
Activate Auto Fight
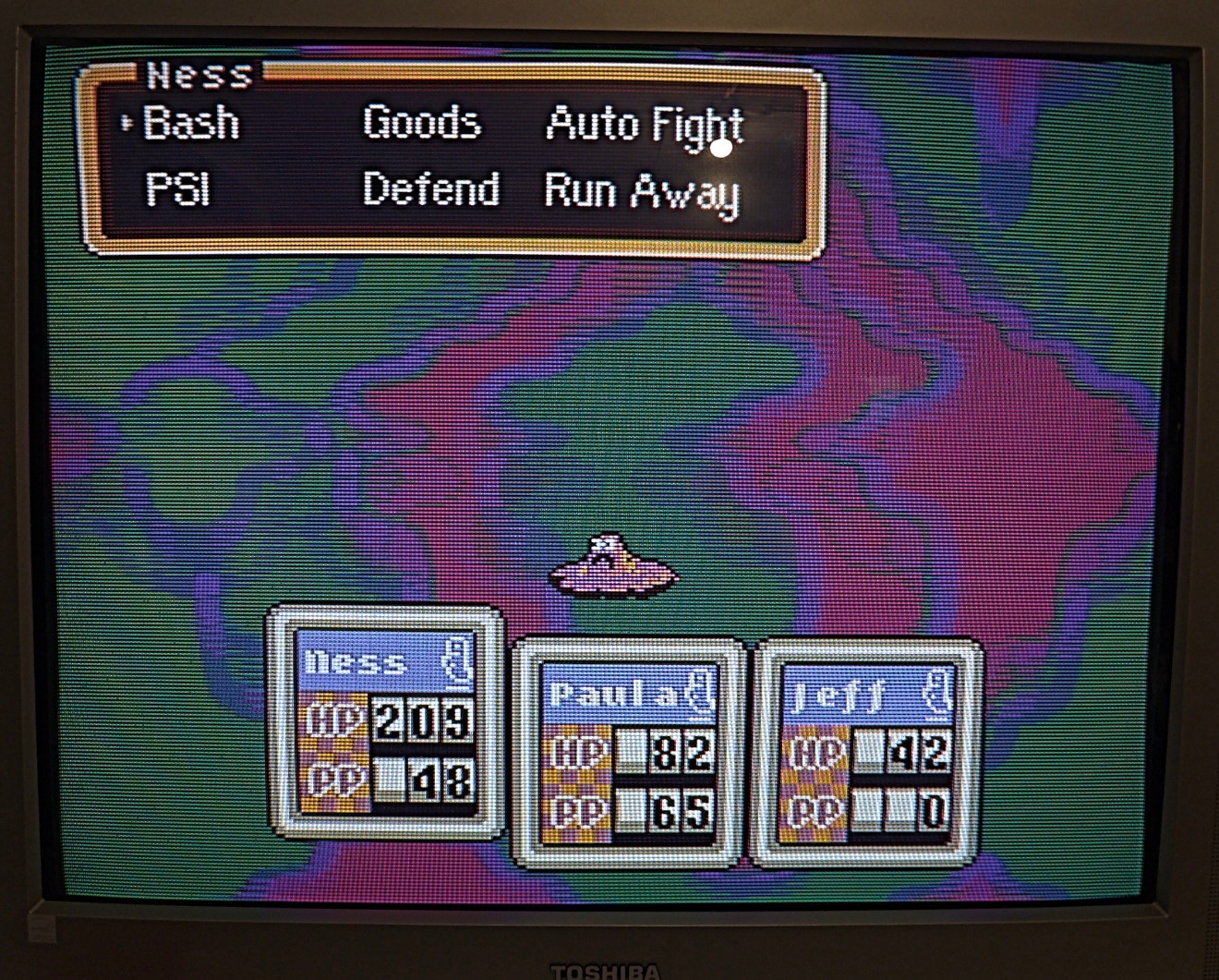coord(644,126)
